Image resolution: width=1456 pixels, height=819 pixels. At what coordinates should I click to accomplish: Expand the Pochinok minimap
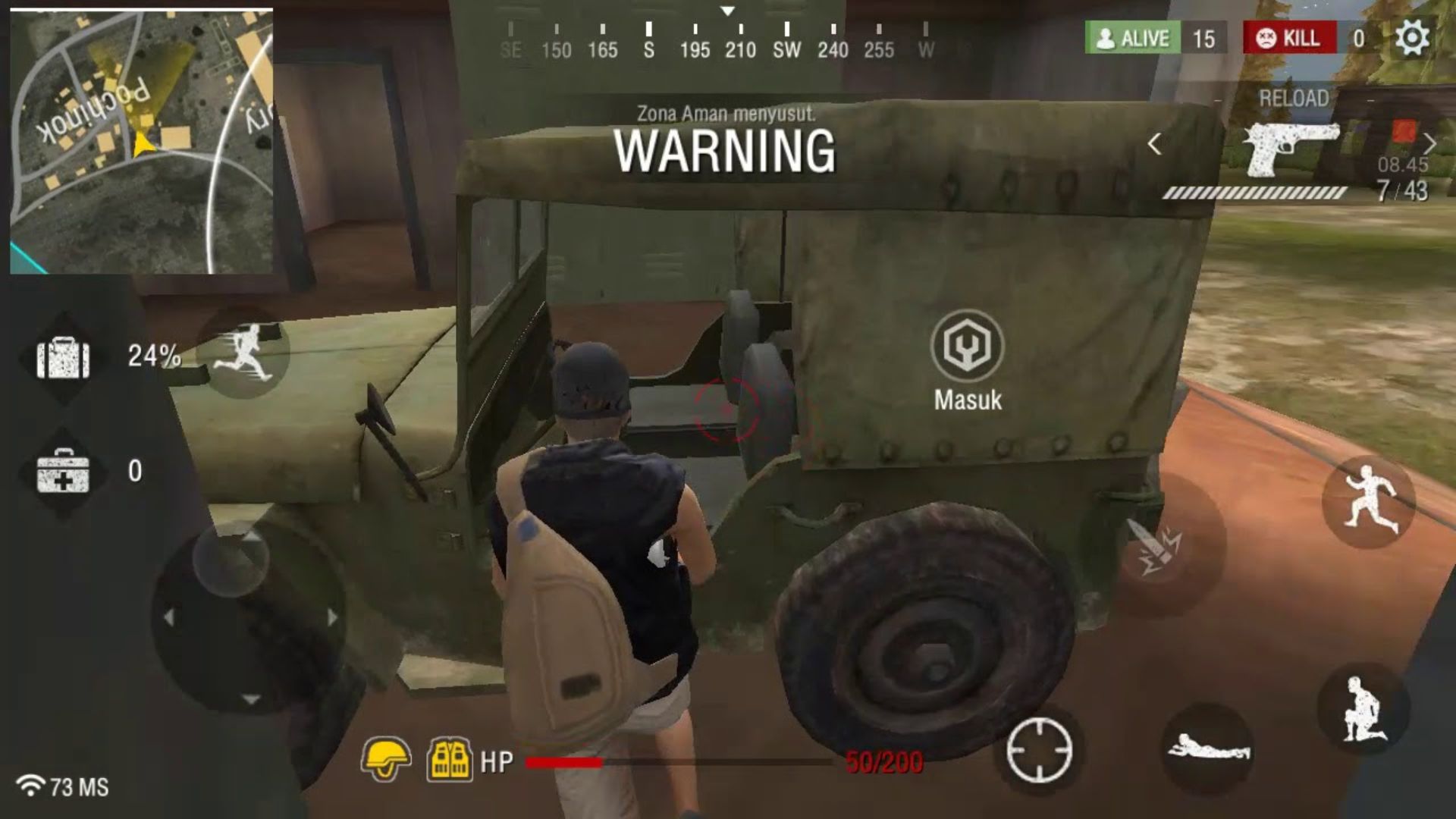tap(142, 141)
